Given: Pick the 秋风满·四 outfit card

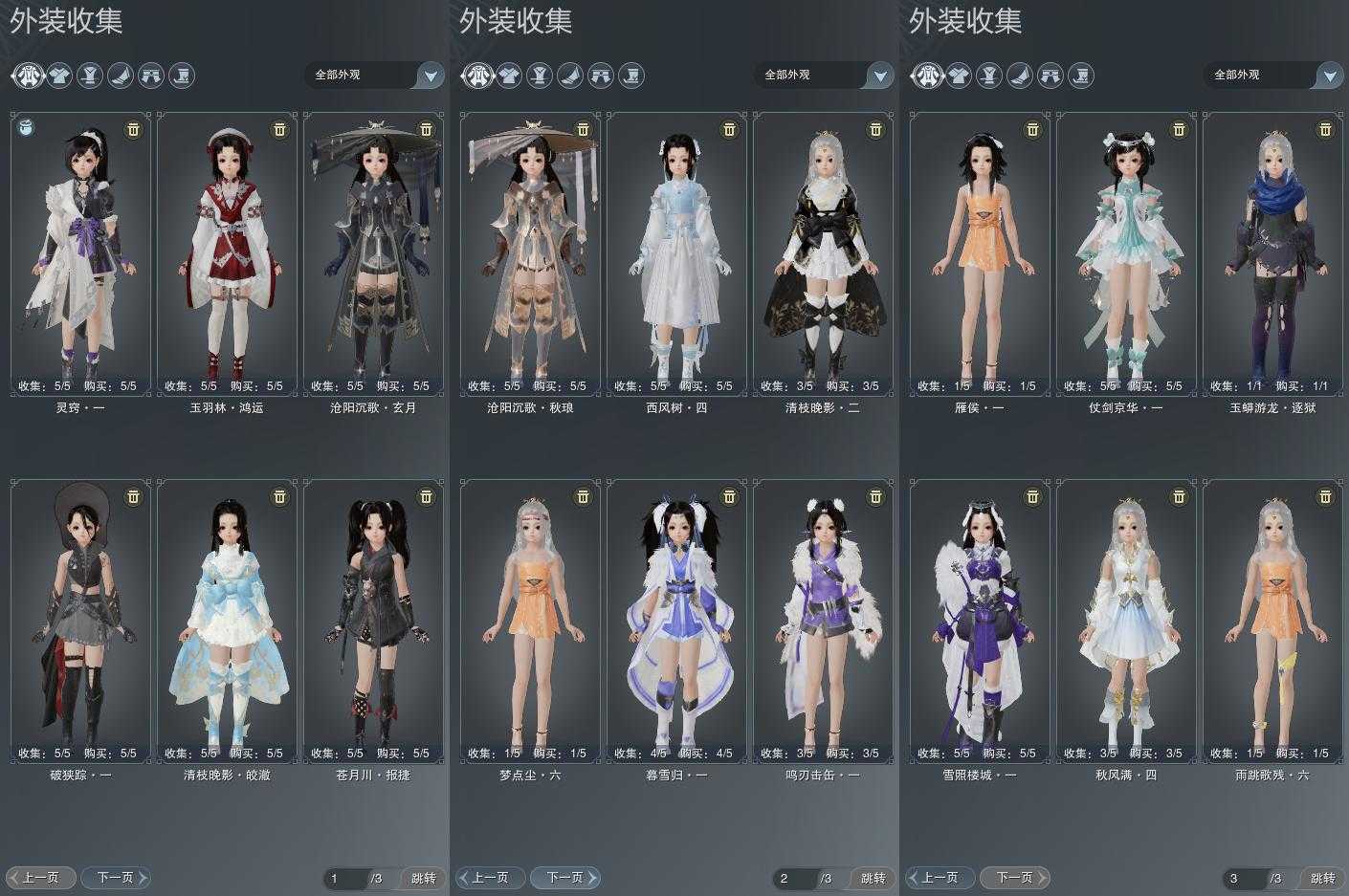Looking at the screenshot, I should coord(1126,622).
